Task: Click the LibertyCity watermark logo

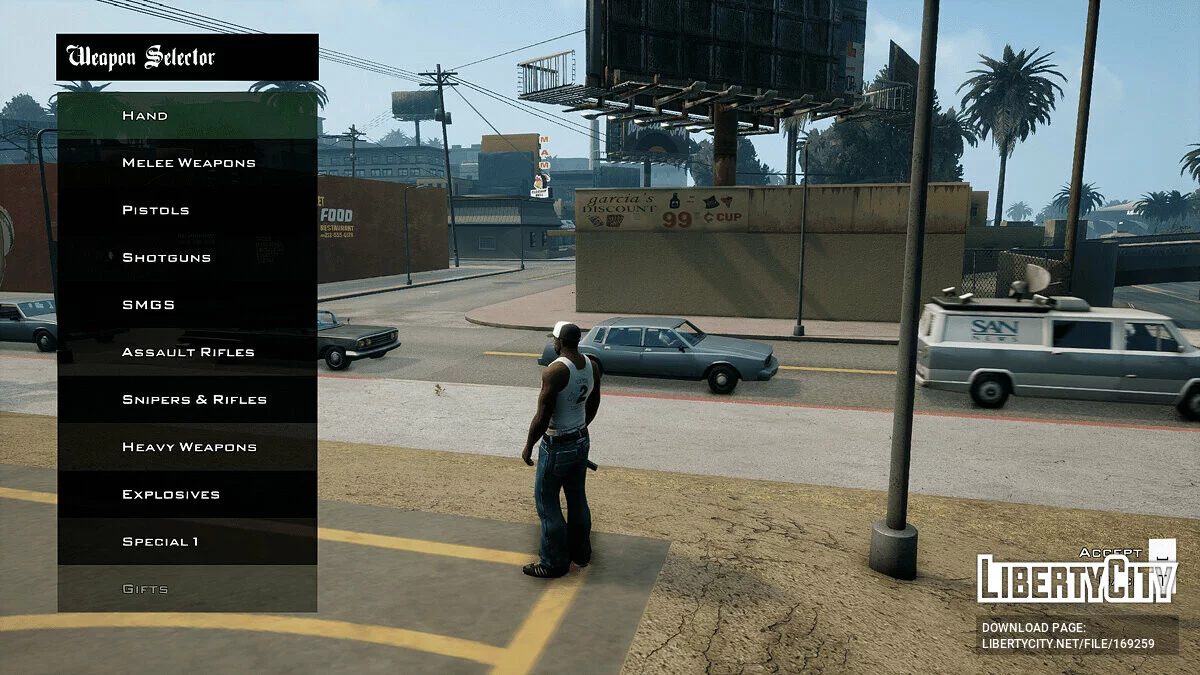Action: click(x=1076, y=576)
